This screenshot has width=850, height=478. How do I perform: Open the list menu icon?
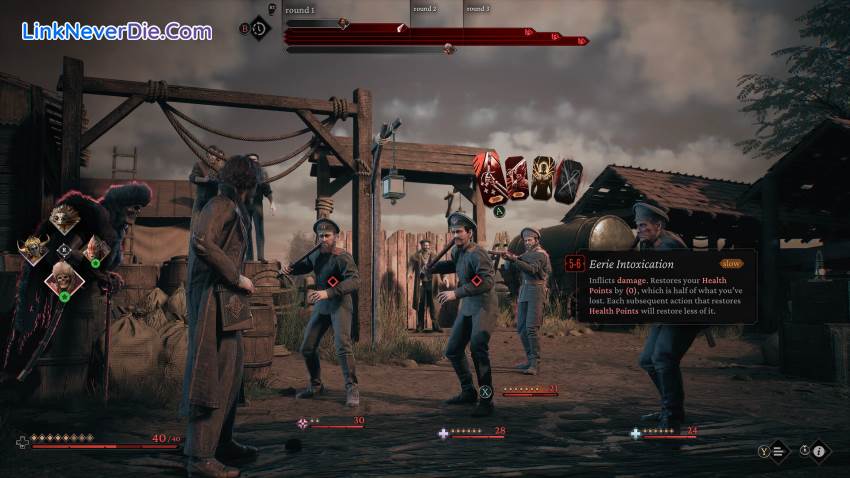(780, 452)
